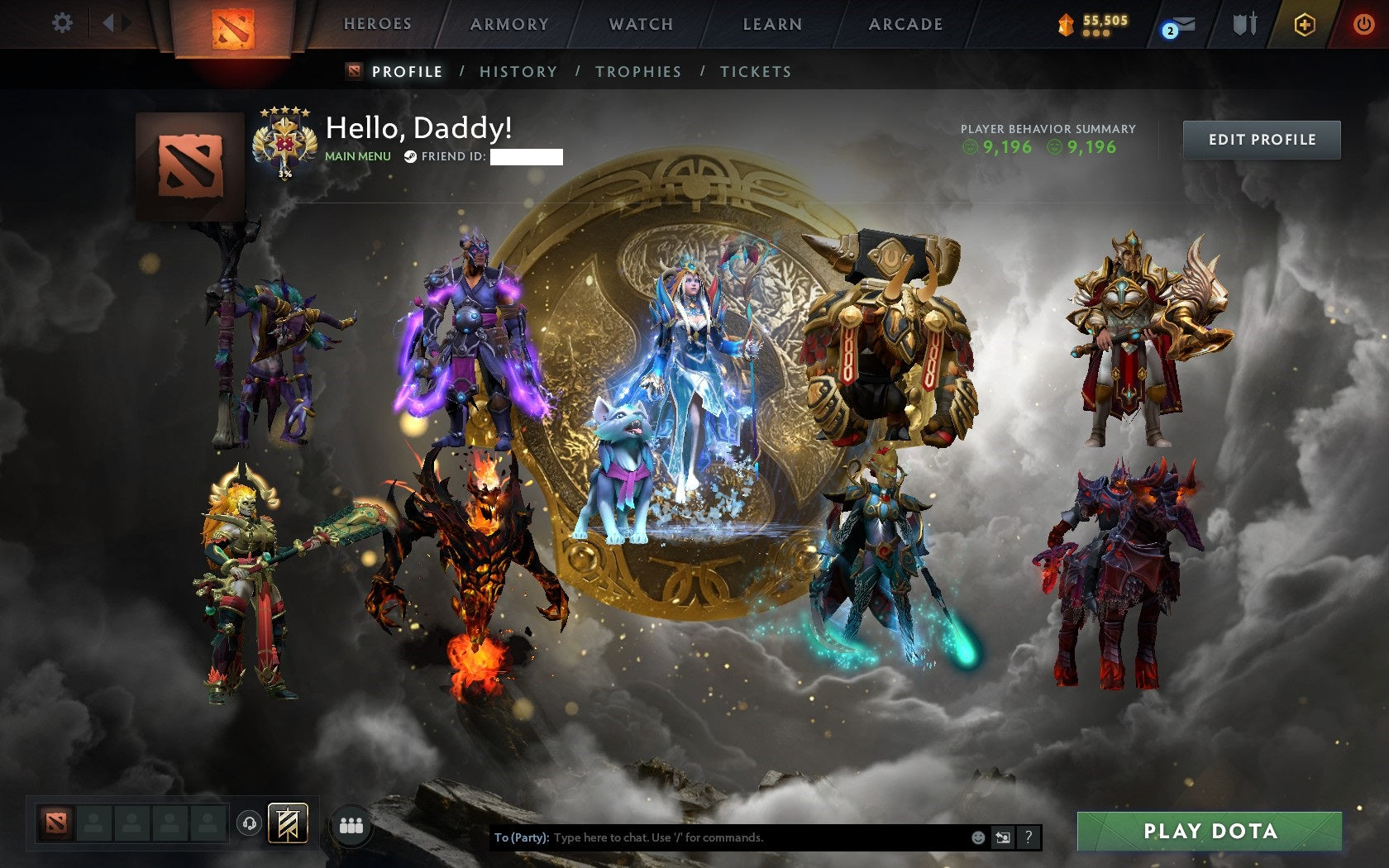Image resolution: width=1389 pixels, height=868 pixels.
Task: Click the chat help question mark
Action: tap(1029, 837)
